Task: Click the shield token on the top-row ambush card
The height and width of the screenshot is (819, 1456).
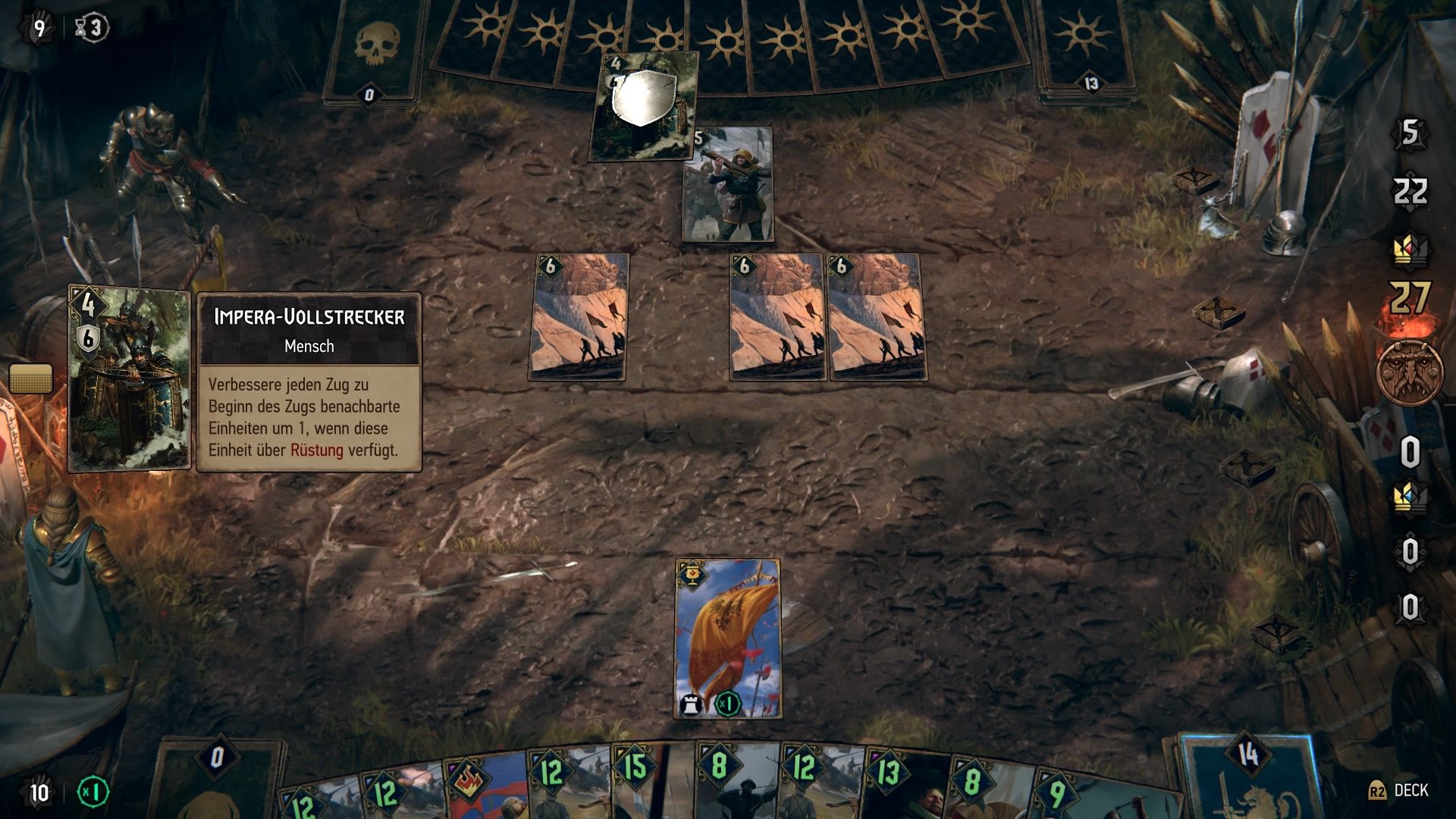Action: [646, 99]
